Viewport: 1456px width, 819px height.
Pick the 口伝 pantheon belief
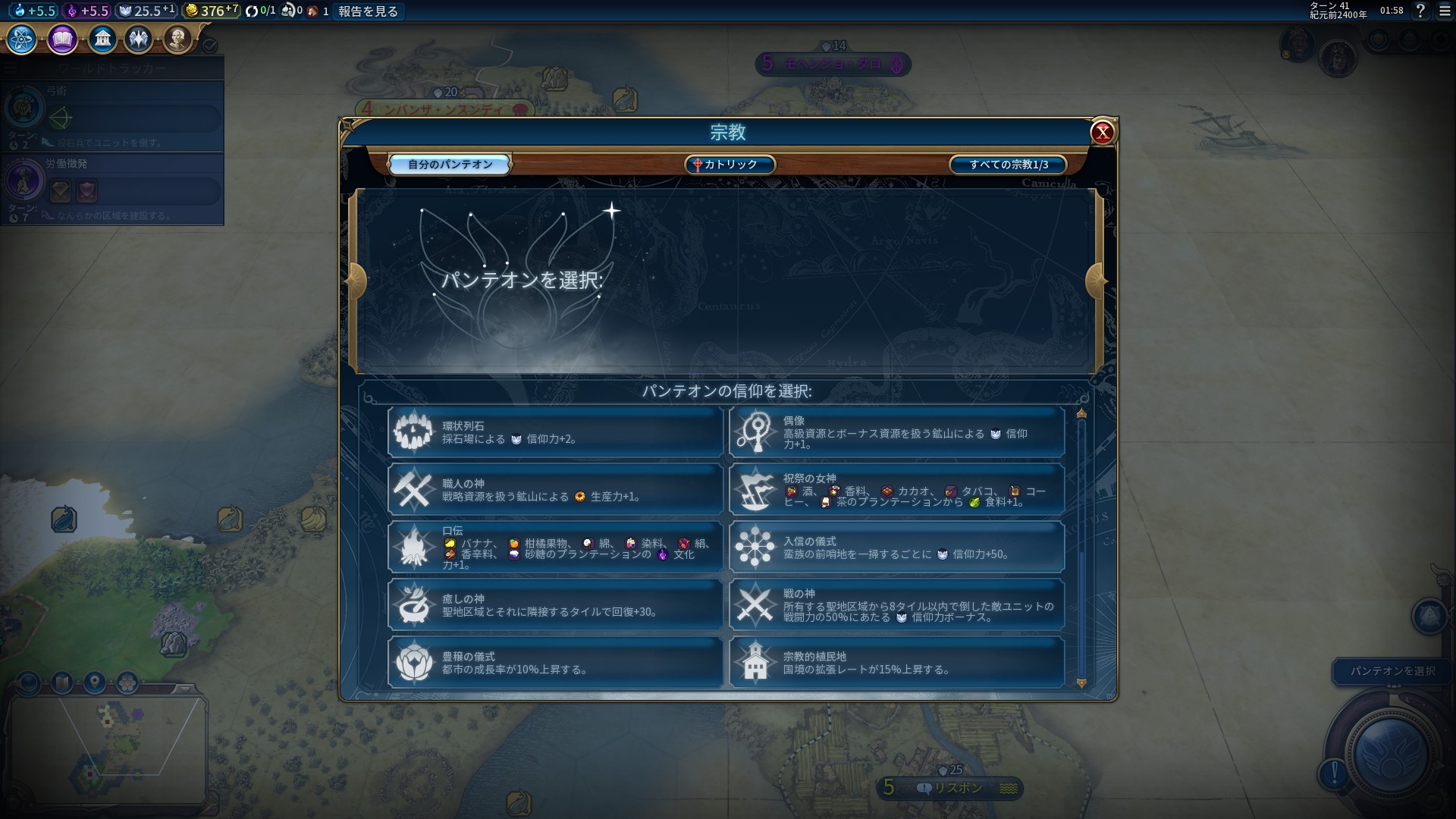pyautogui.click(x=555, y=548)
